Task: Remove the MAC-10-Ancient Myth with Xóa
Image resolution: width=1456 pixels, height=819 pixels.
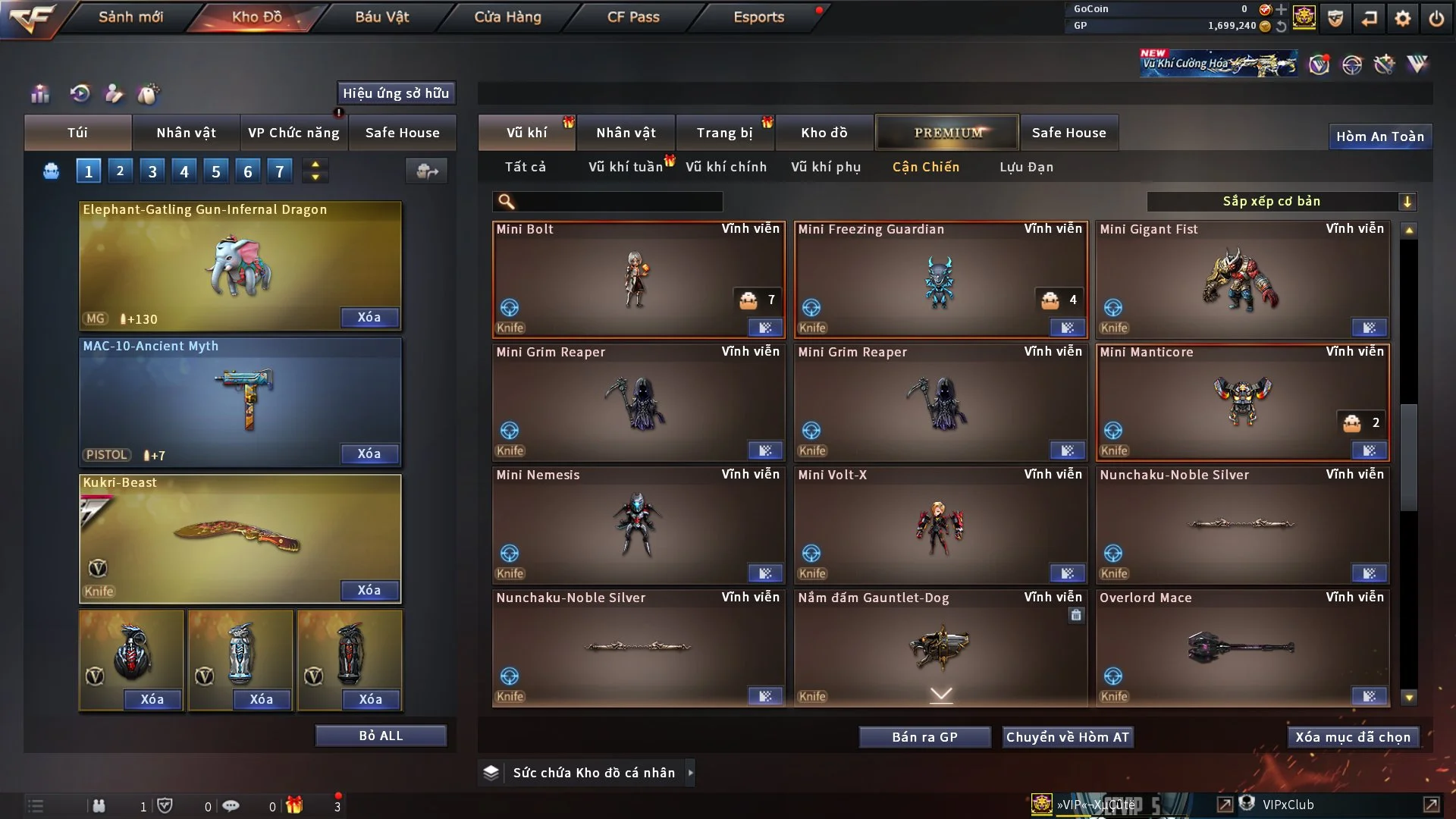Action: (369, 453)
